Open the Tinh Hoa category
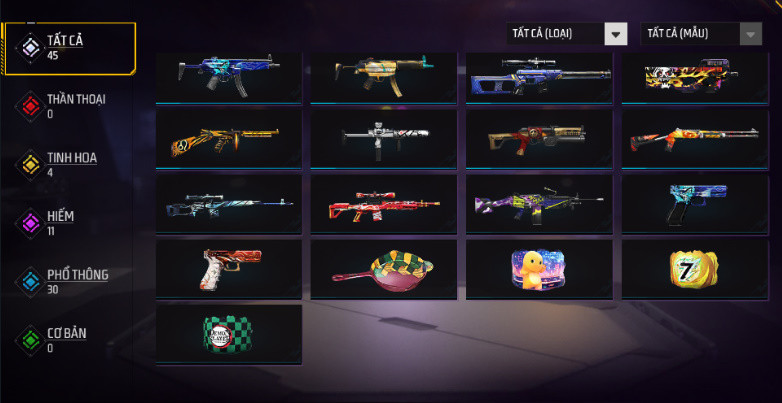The width and height of the screenshot is (782, 403). [x=70, y=163]
